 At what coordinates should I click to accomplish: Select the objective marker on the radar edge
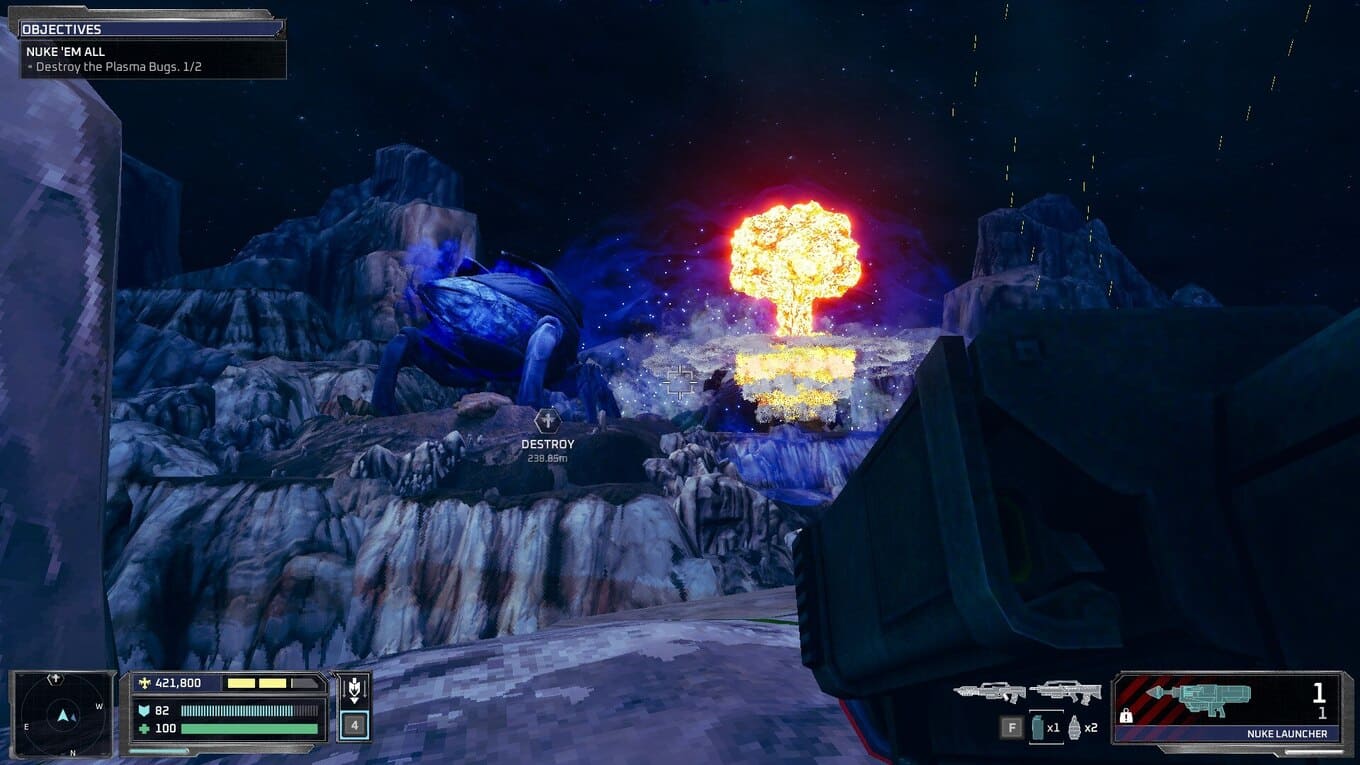[x=56, y=680]
